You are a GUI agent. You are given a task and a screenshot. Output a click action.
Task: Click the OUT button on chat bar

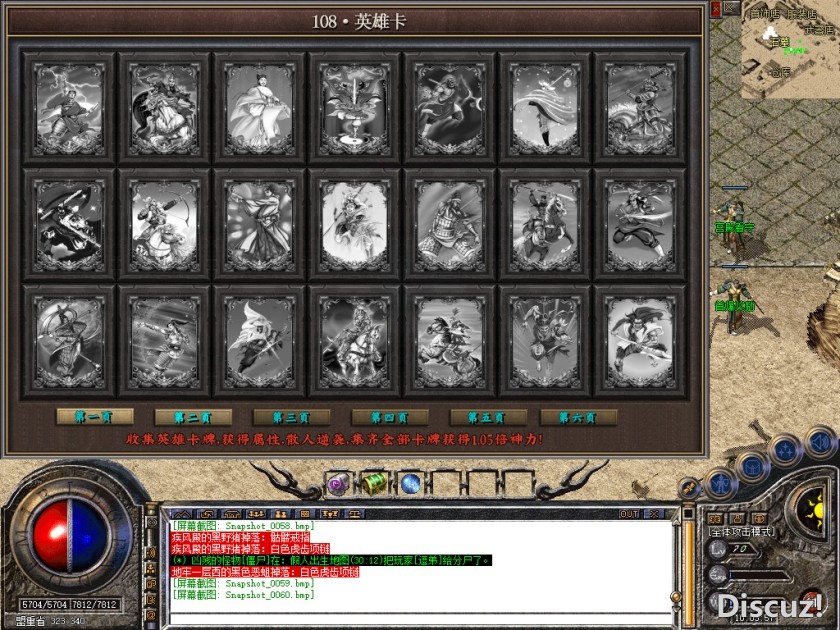pos(628,514)
